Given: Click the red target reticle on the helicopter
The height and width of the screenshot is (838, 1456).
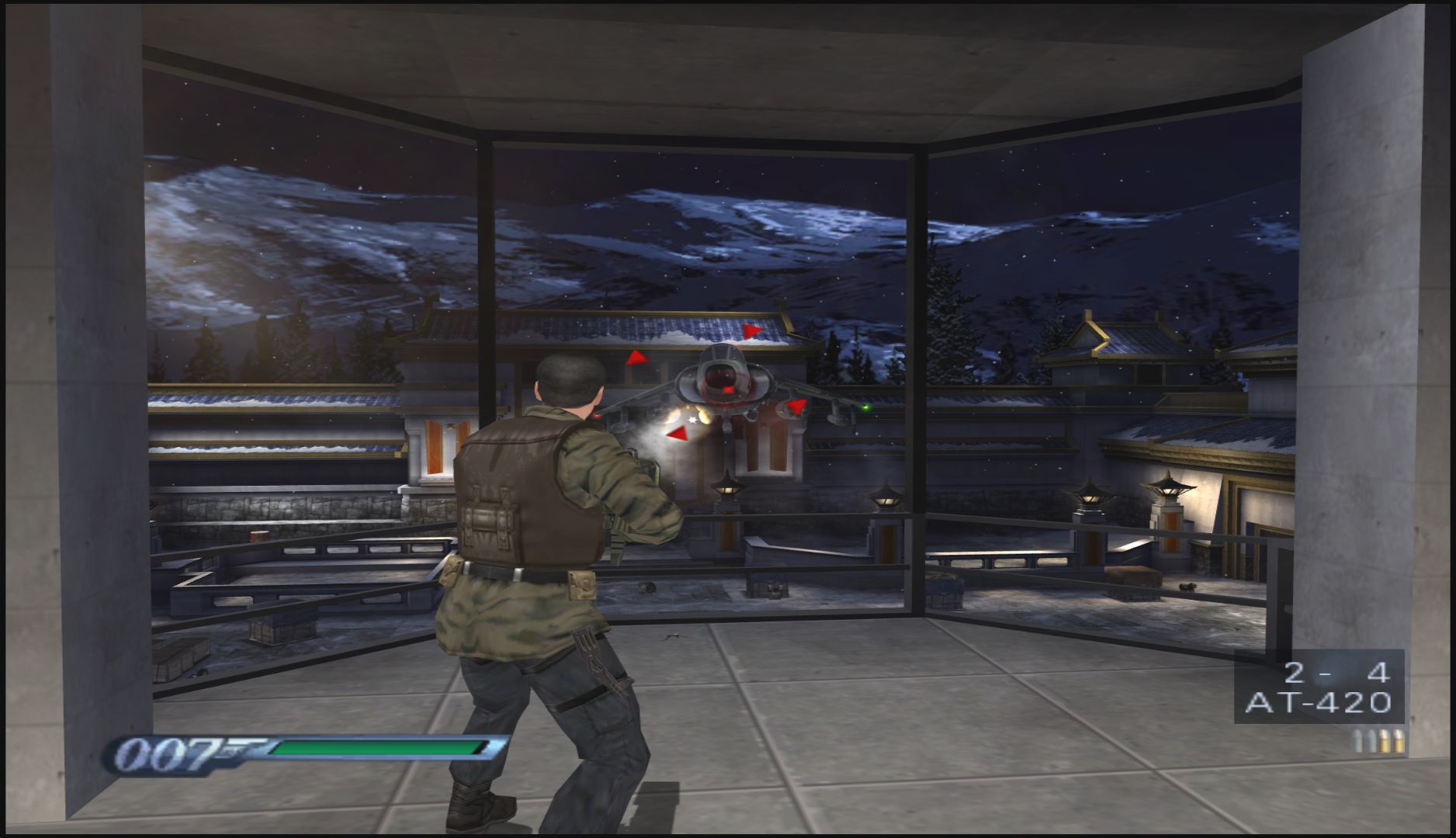Looking at the screenshot, I should point(728,388).
